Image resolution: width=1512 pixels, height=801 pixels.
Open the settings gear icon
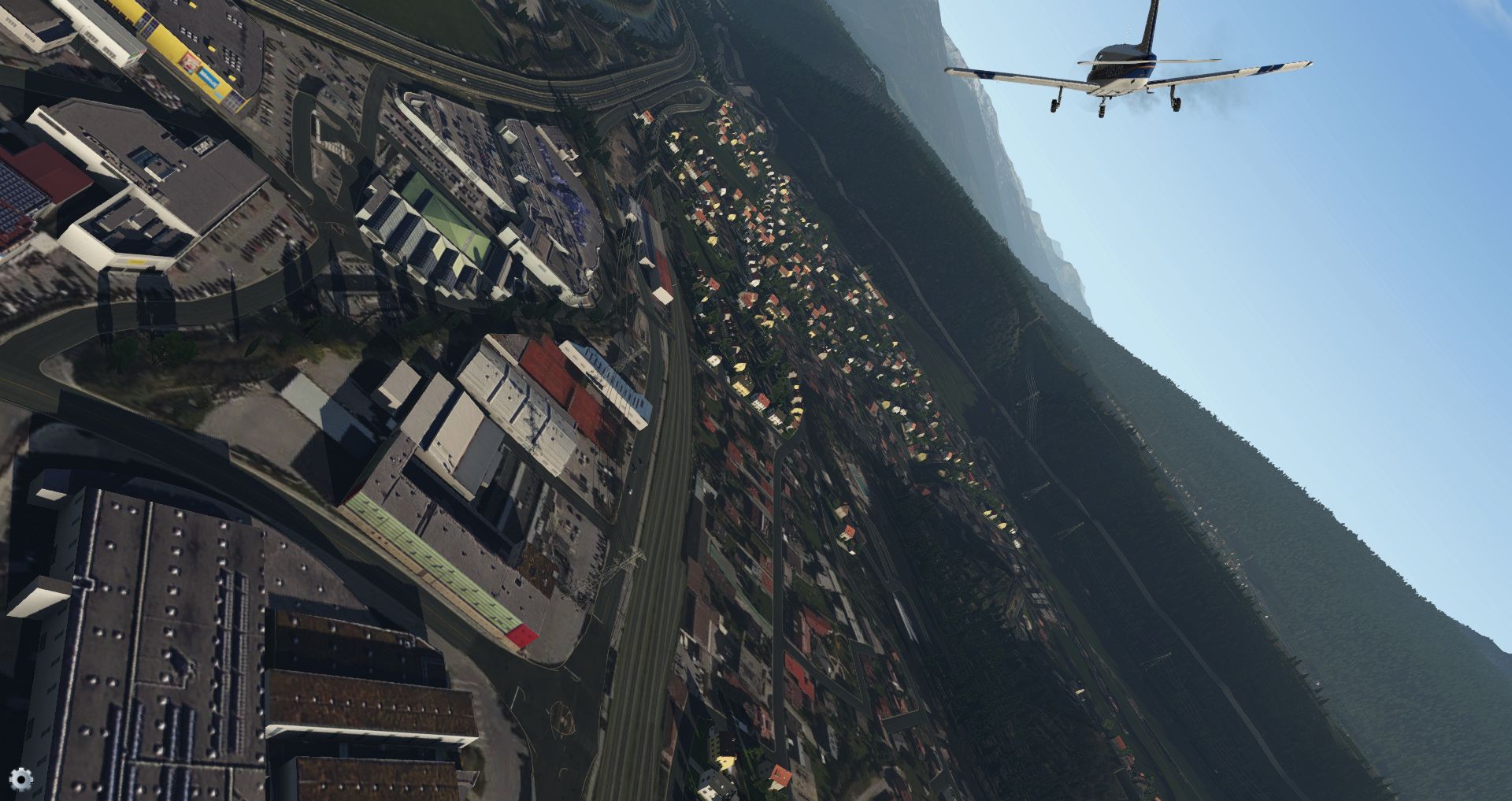click(x=21, y=779)
